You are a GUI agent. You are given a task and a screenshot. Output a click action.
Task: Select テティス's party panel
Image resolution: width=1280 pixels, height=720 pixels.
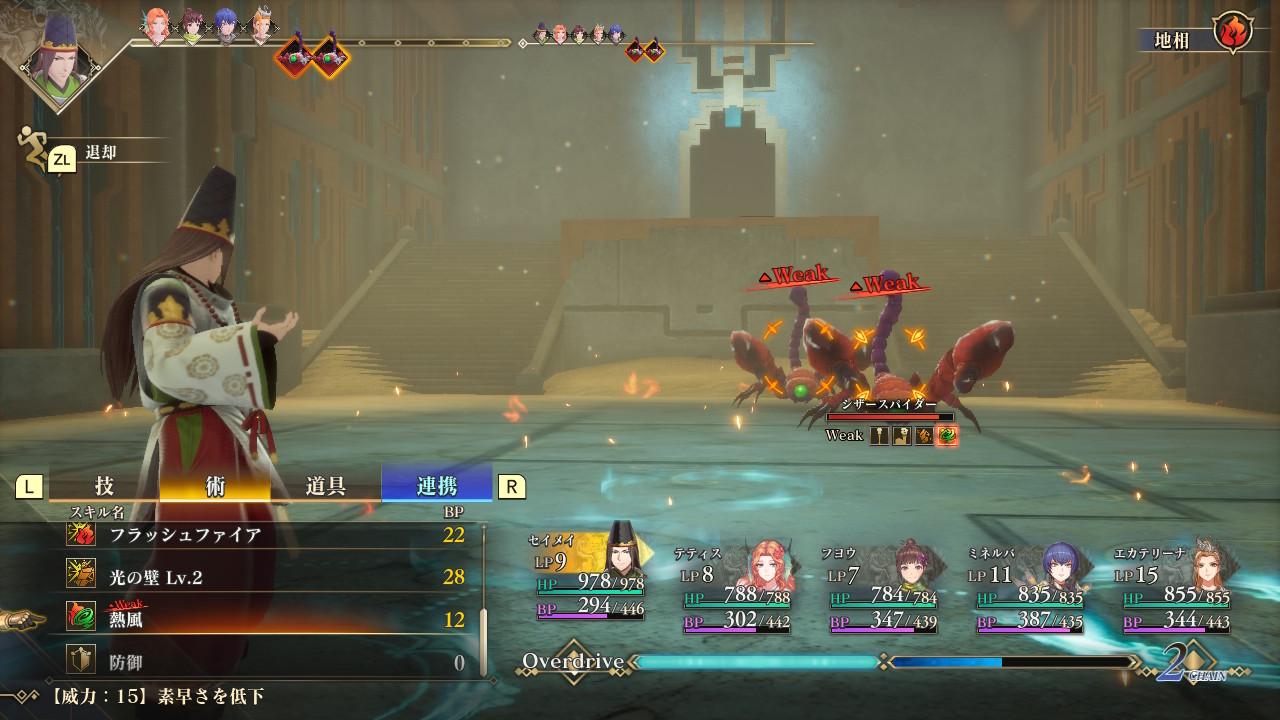pos(737,590)
